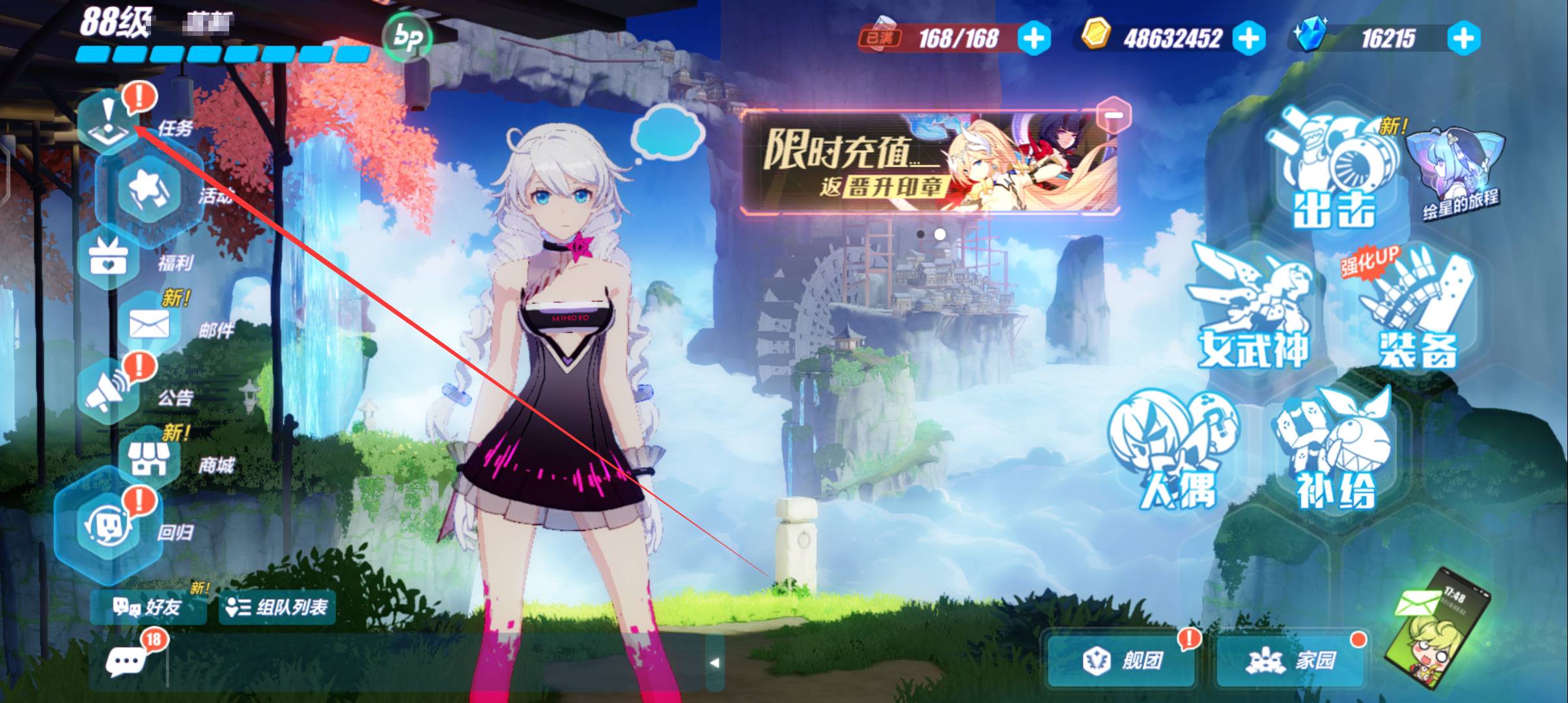Add stamina via the 168/168 plus button
This screenshot has height=703, width=1568.
tap(1034, 38)
